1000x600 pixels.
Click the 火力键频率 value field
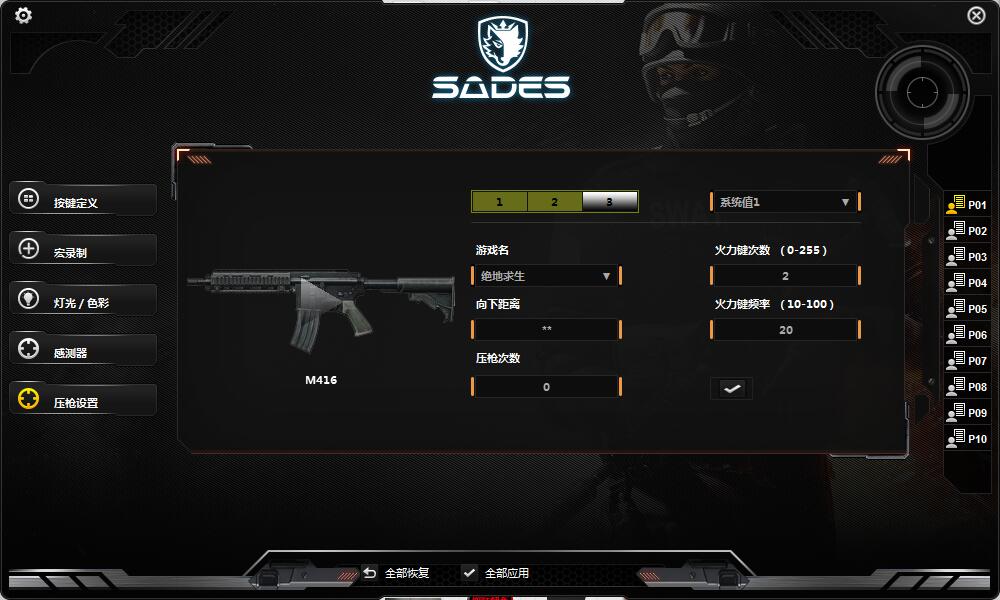coord(785,329)
